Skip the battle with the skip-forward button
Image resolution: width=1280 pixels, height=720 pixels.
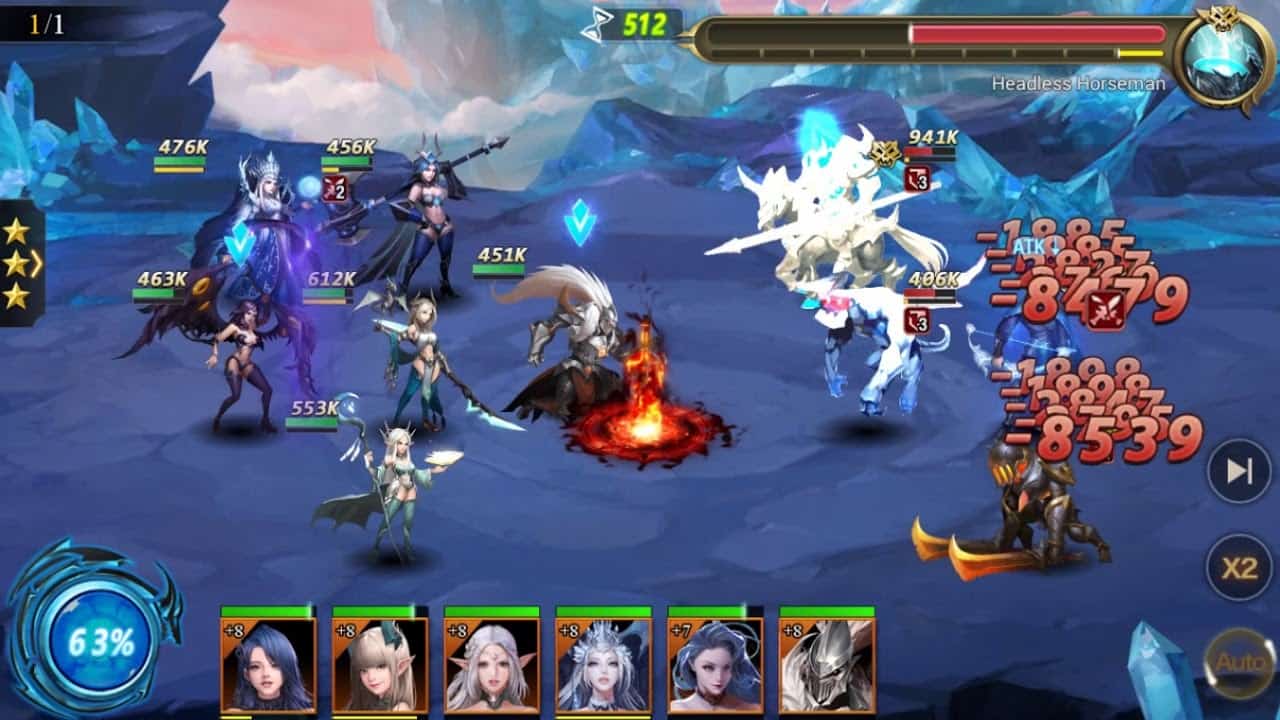coord(1239,471)
